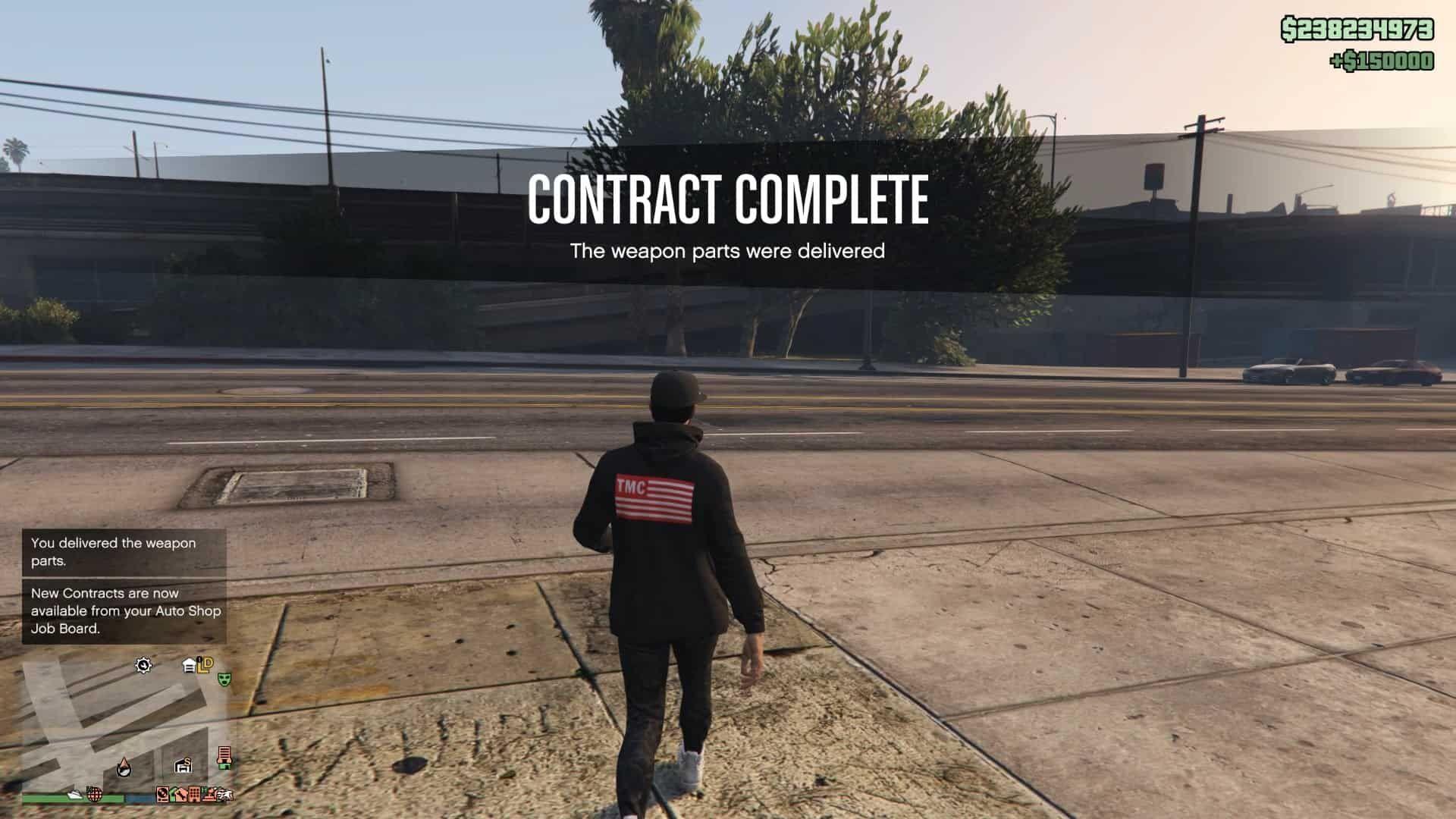Select the yellow LD contact blip
Viewport: 1456px width, 819px height.
[x=204, y=665]
